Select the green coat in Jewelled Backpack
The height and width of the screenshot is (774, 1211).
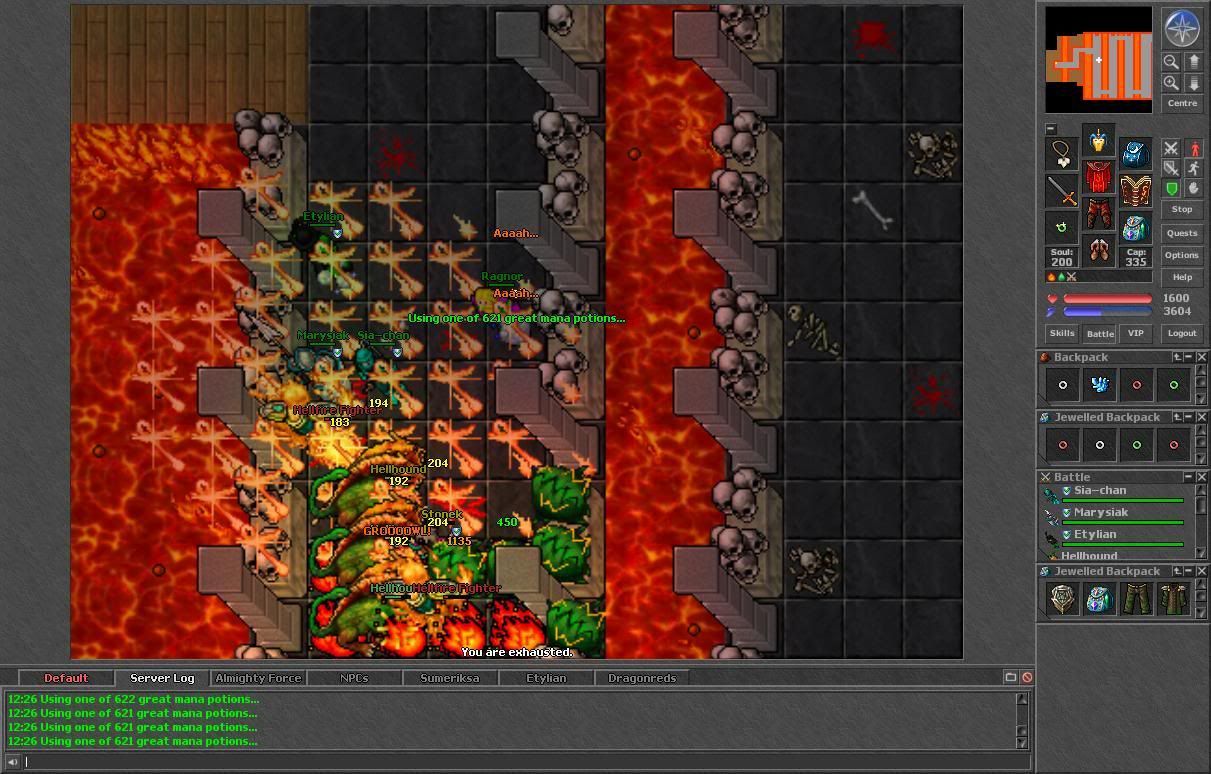(x=1173, y=599)
